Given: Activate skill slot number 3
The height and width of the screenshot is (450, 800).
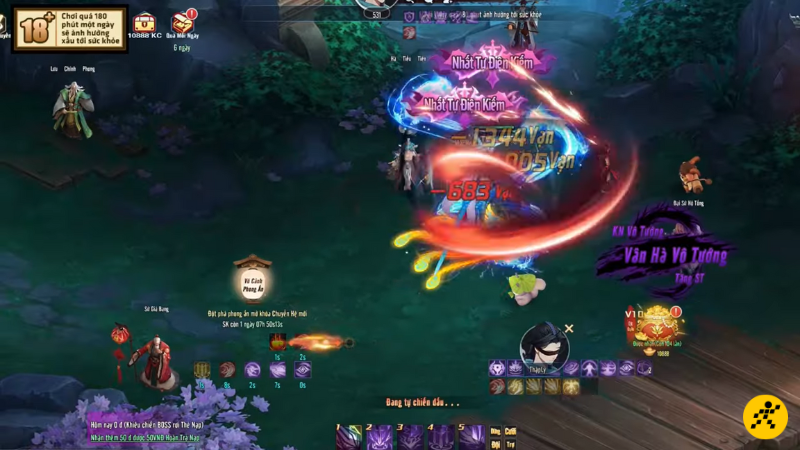Looking at the screenshot, I should click(410, 436).
